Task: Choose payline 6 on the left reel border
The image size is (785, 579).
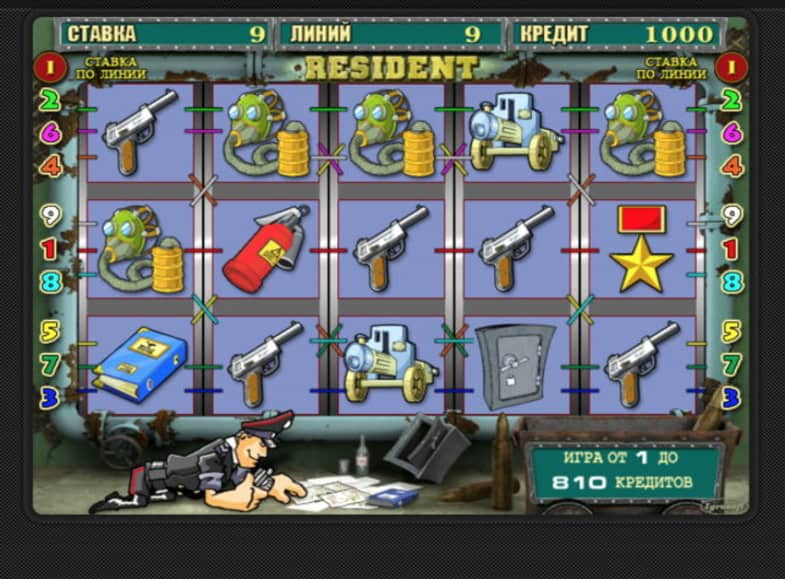Action: (50, 132)
